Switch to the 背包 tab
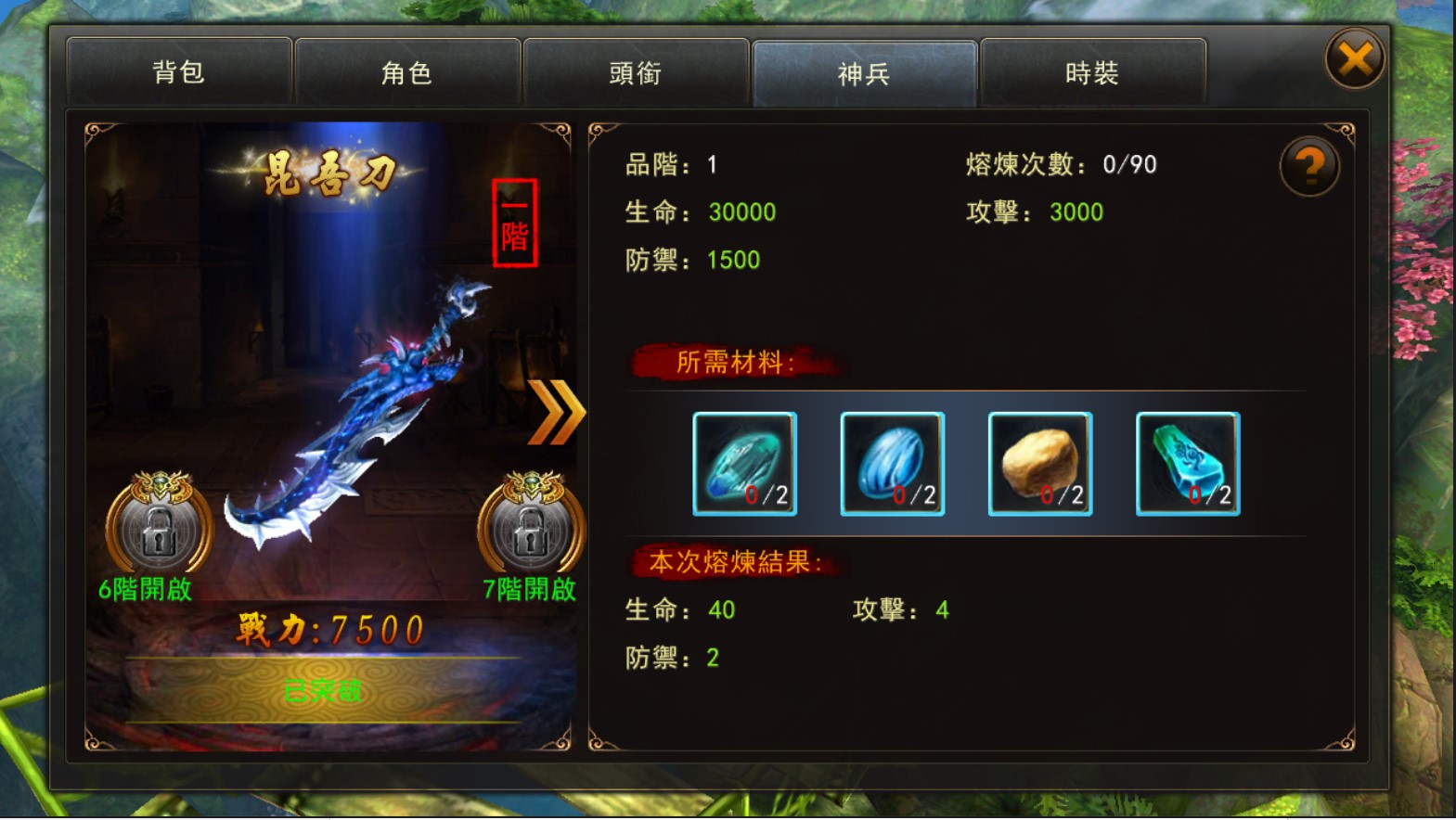 coord(179,73)
